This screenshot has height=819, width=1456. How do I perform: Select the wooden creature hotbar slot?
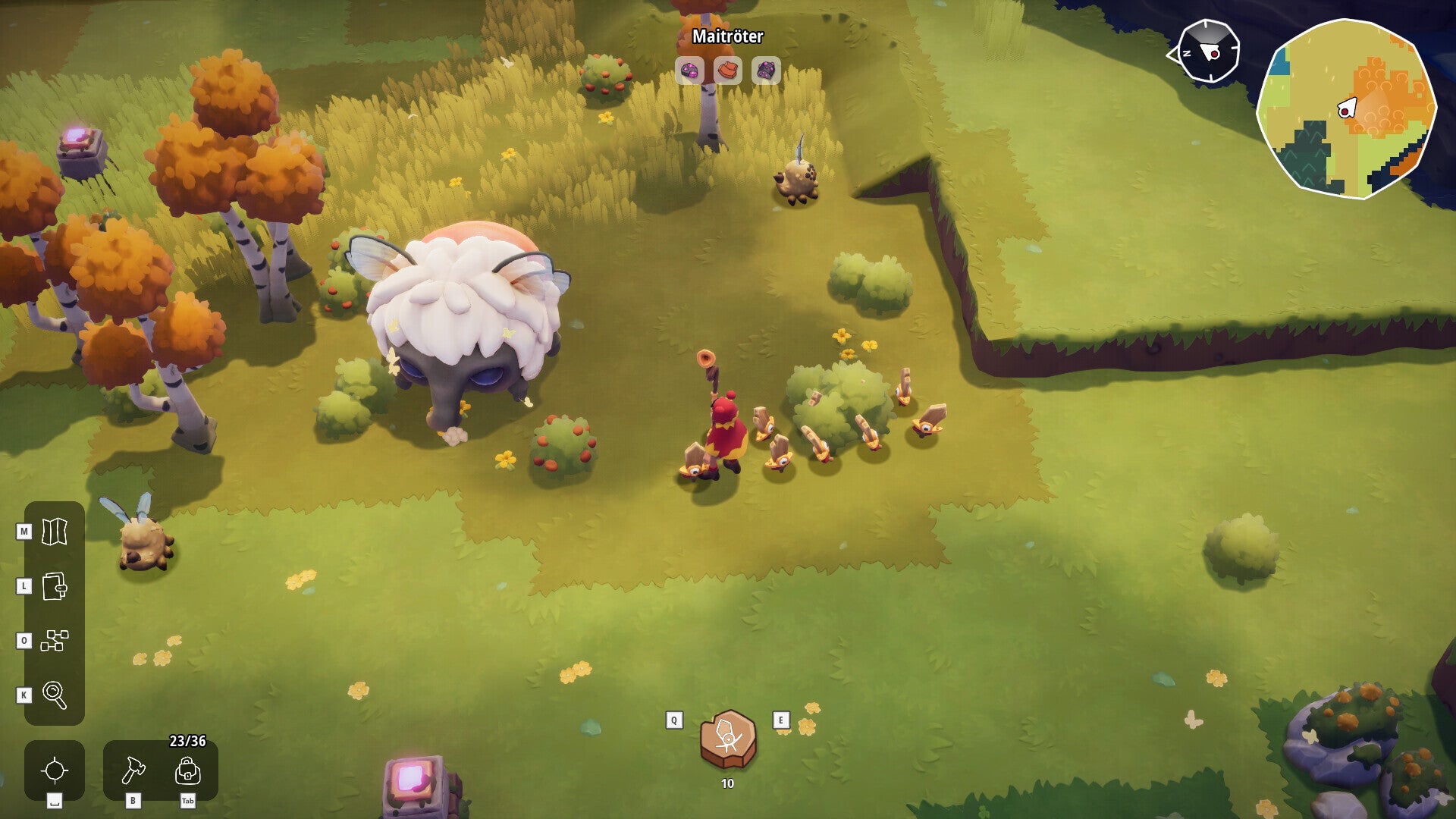728,739
